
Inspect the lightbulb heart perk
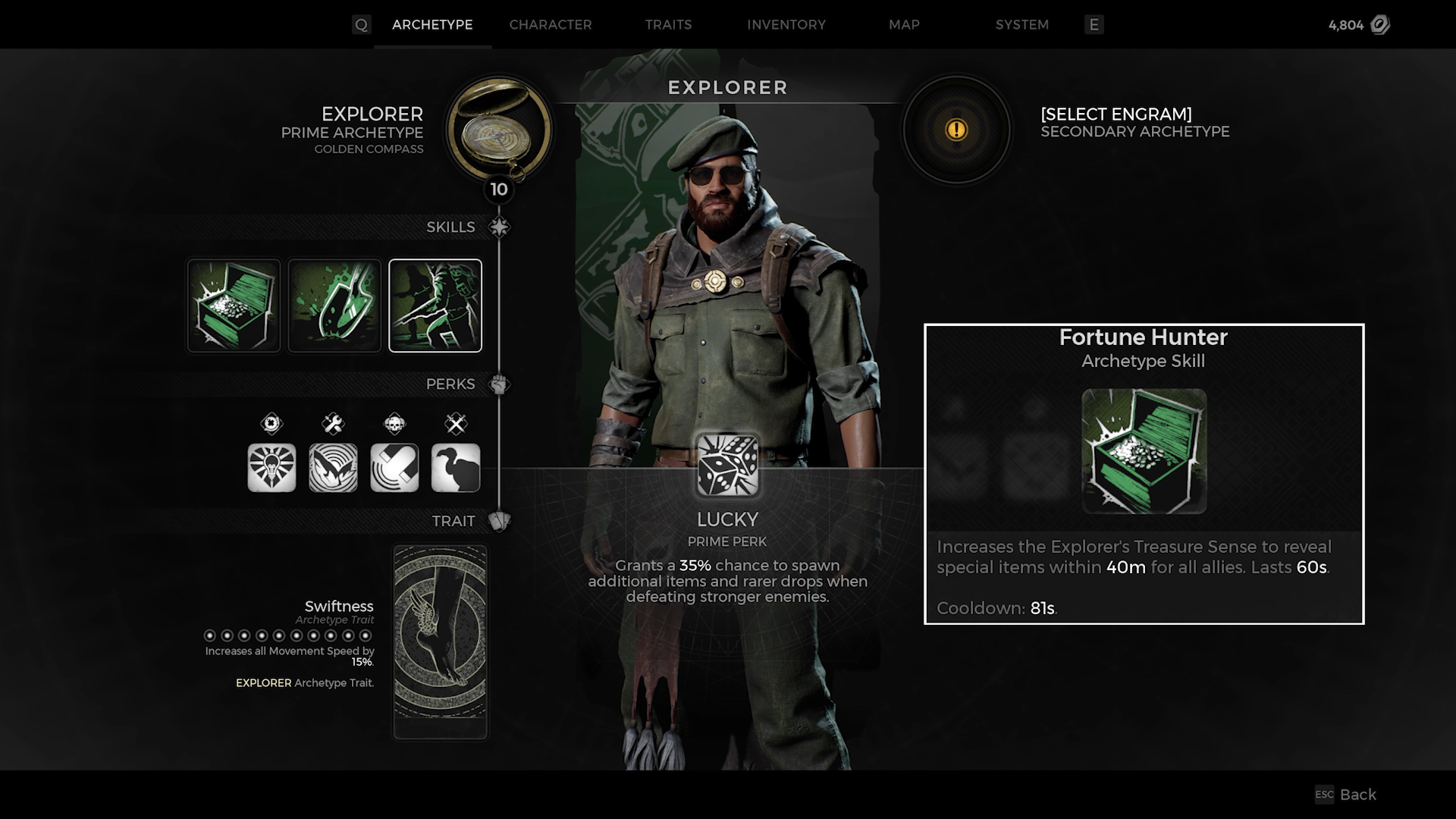(x=271, y=468)
